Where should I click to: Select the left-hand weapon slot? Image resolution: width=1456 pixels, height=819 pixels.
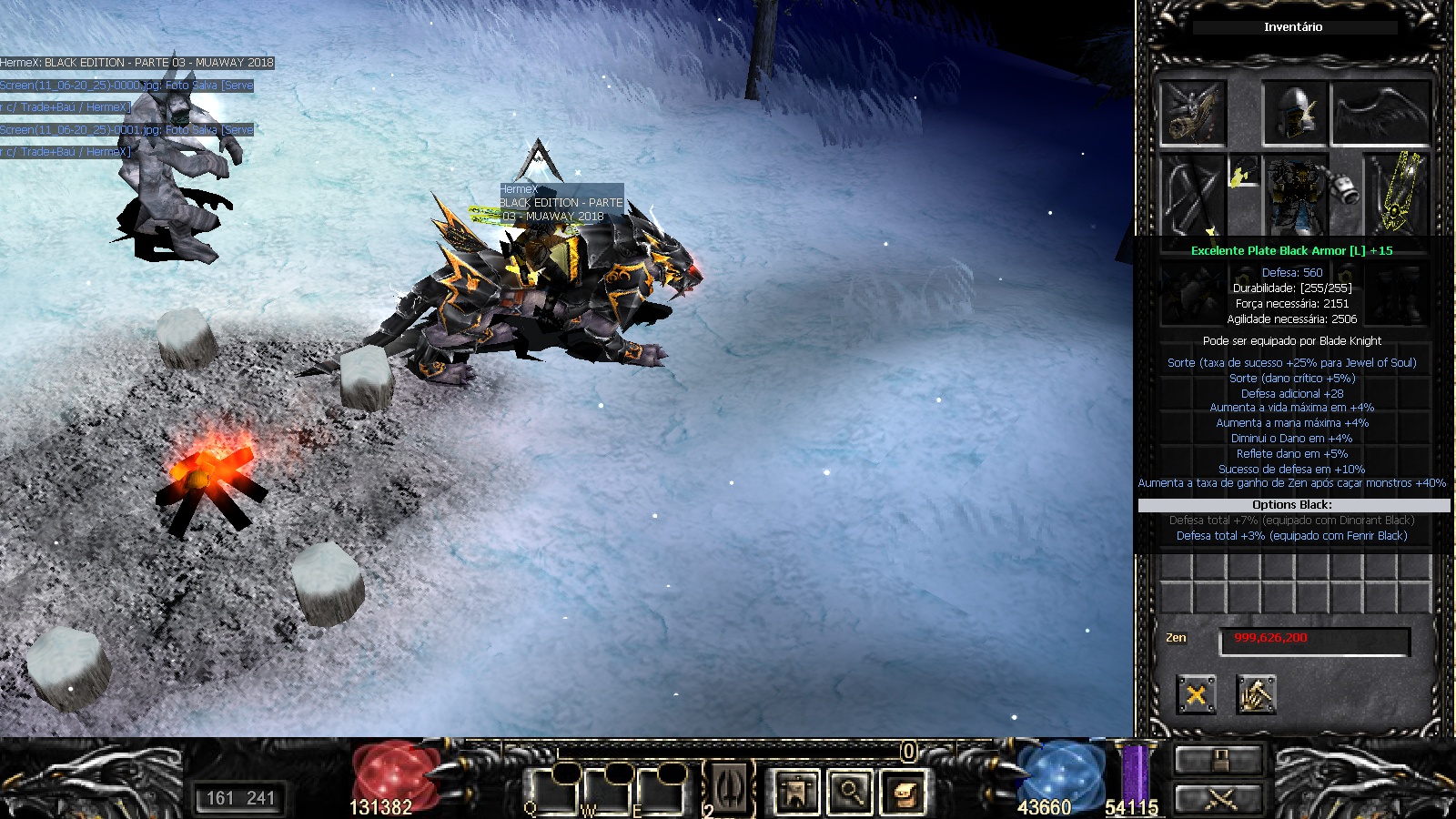(x=1192, y=194)
